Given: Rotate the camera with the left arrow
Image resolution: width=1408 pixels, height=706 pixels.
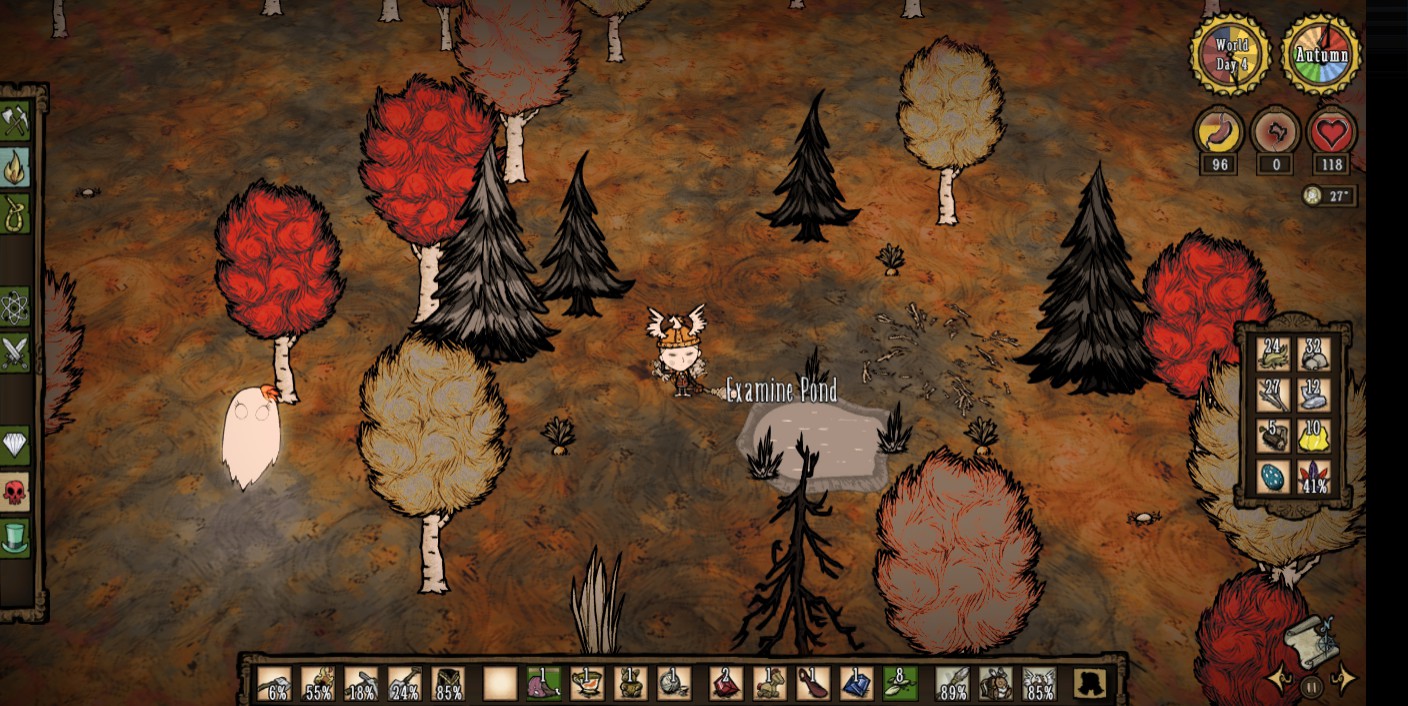Looking at the screenshot, I should [x=1277, y=681].
